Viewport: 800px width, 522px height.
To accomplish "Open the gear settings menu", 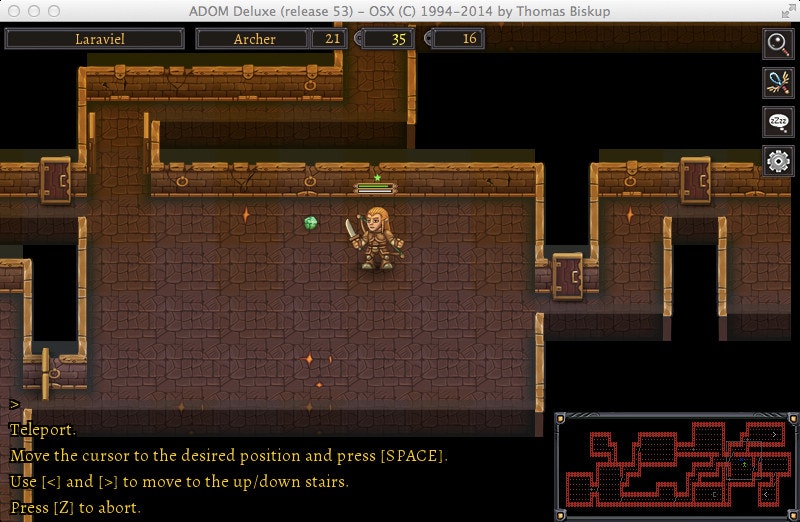I will pyautogui.click(x=778, y=160).
